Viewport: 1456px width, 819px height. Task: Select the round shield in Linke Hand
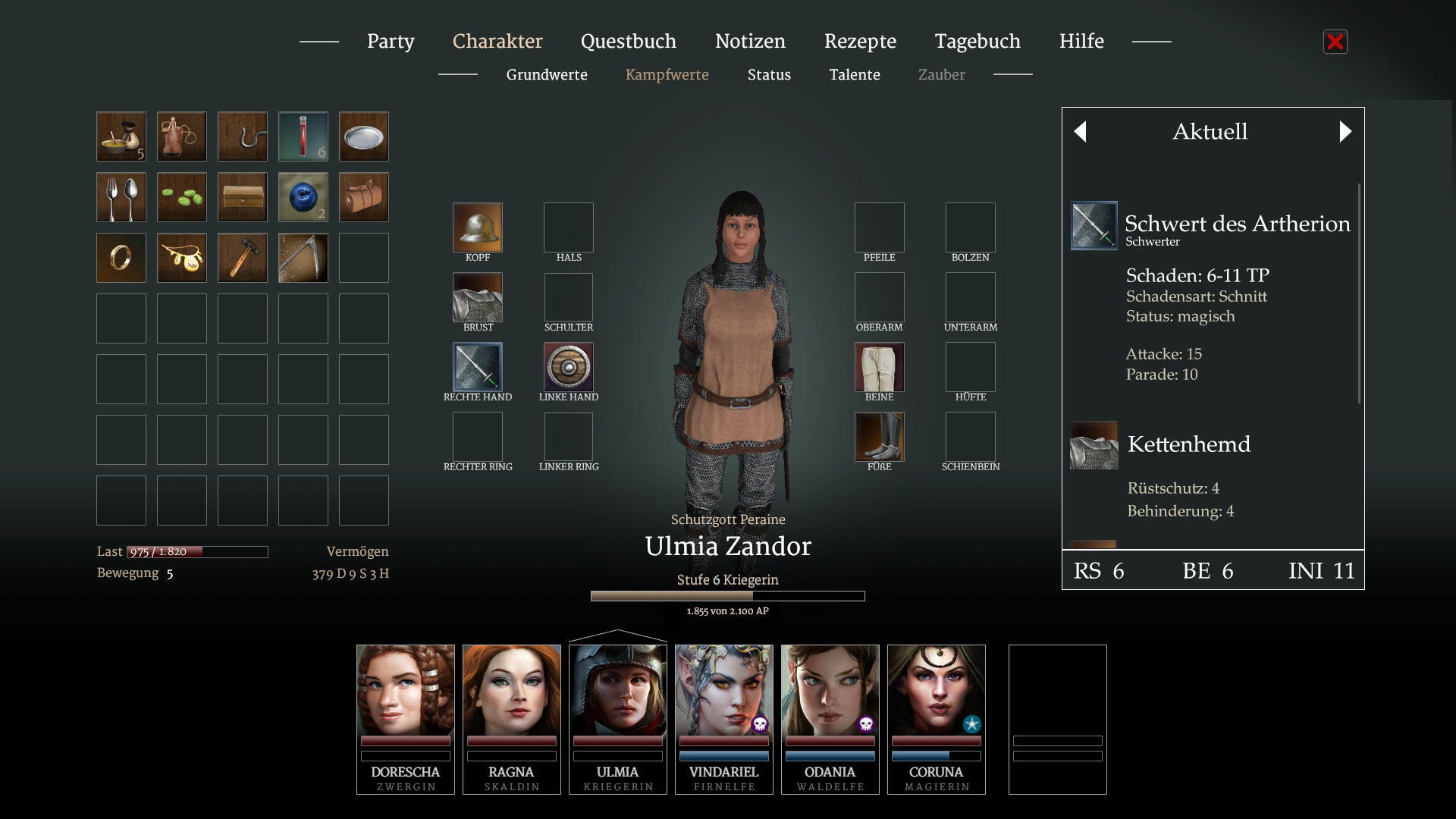[569, 367]
